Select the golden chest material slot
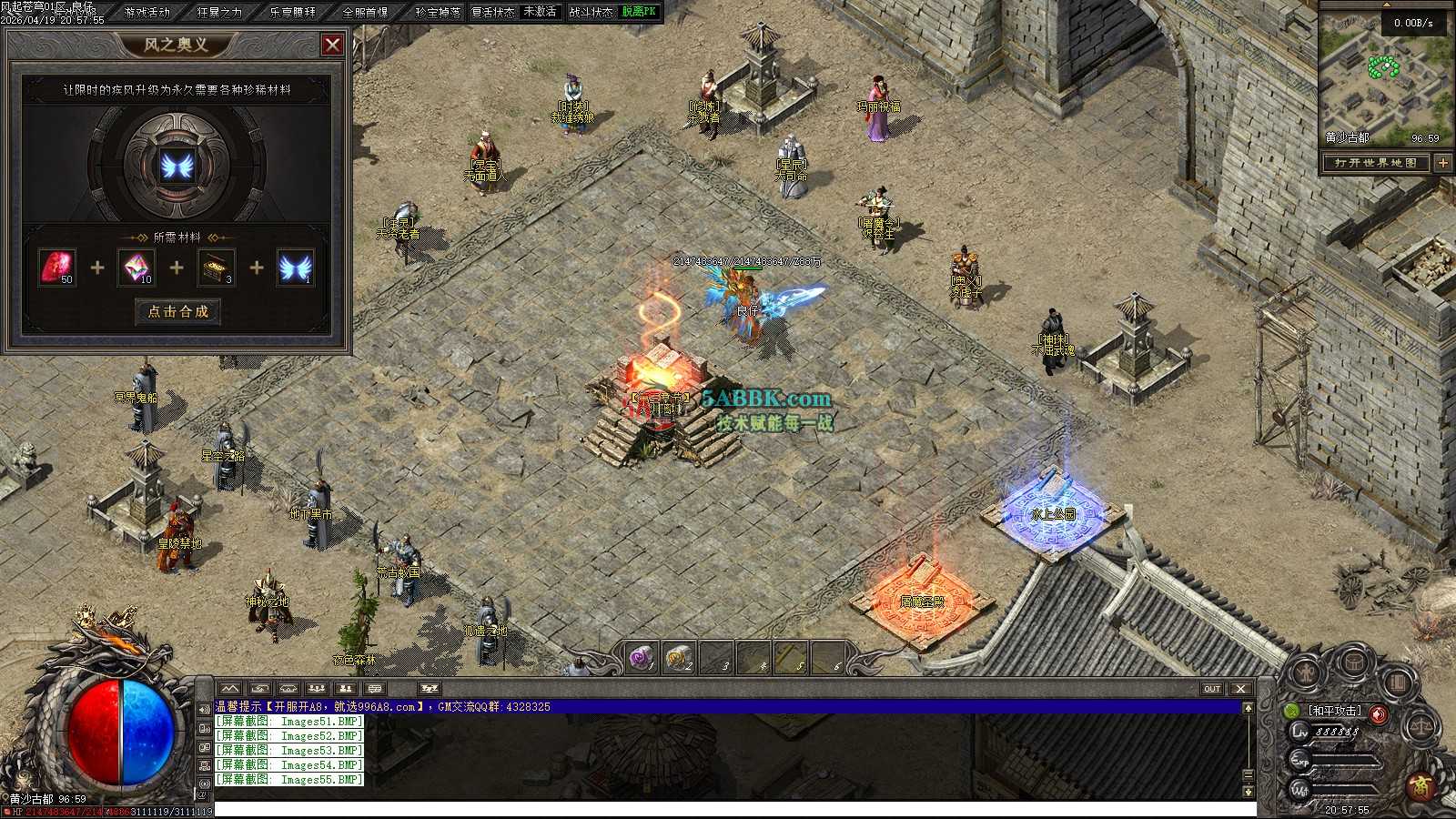The image size is (1456, 819). [216, 268]
